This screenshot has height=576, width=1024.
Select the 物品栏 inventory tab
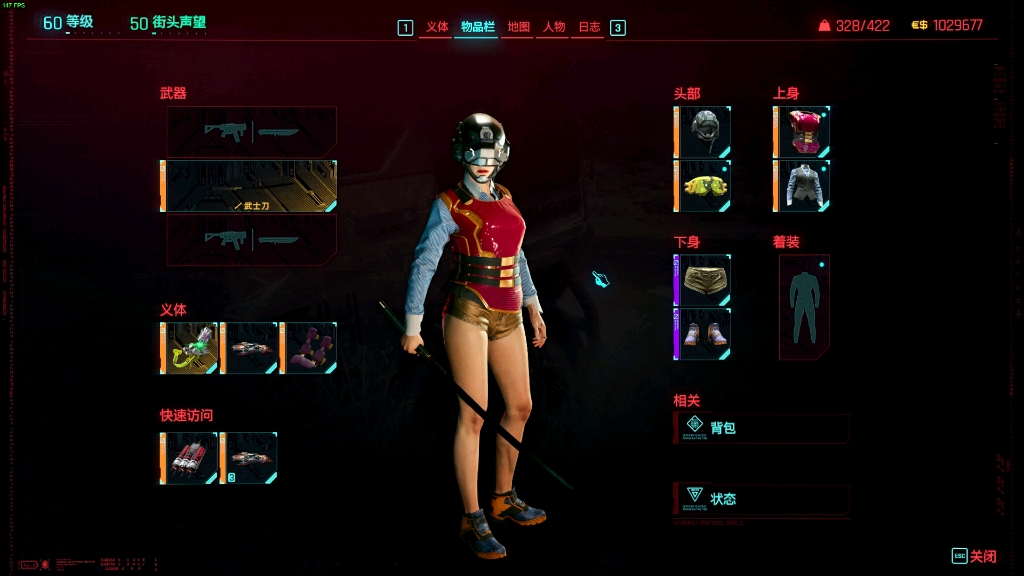pos(477,27)
